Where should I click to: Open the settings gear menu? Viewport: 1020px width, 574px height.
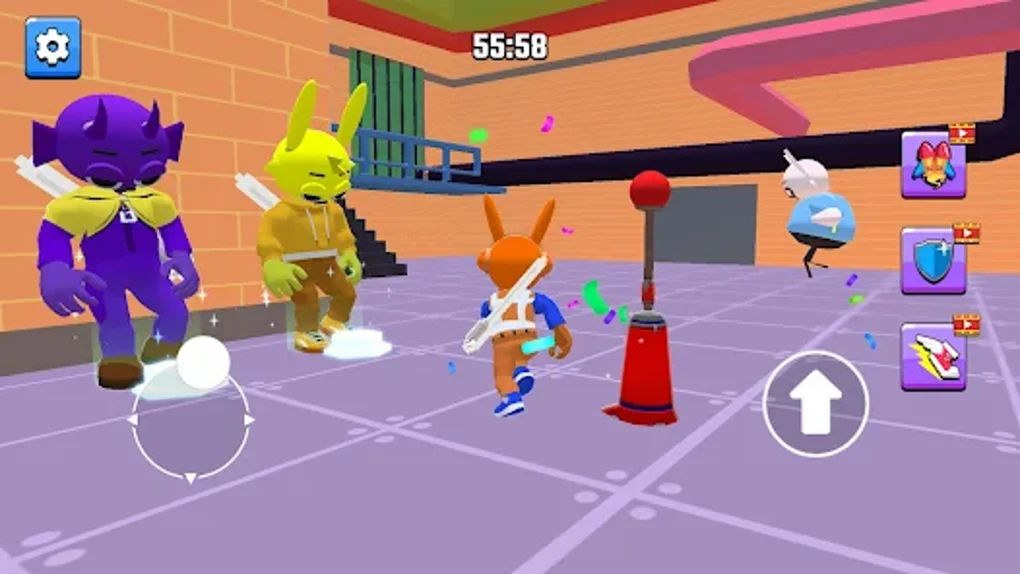[52, 47]
